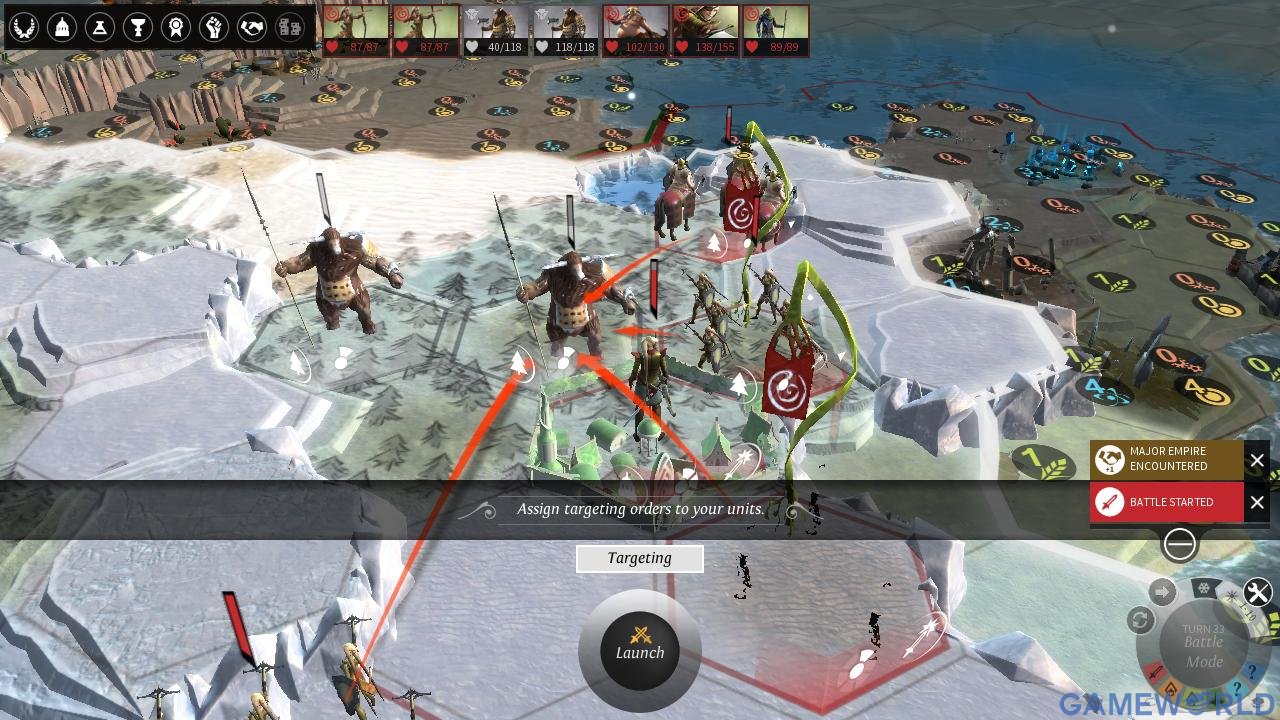1280x720 pixels.
Task: Open the research flask screen
Action: pos(100,27)
